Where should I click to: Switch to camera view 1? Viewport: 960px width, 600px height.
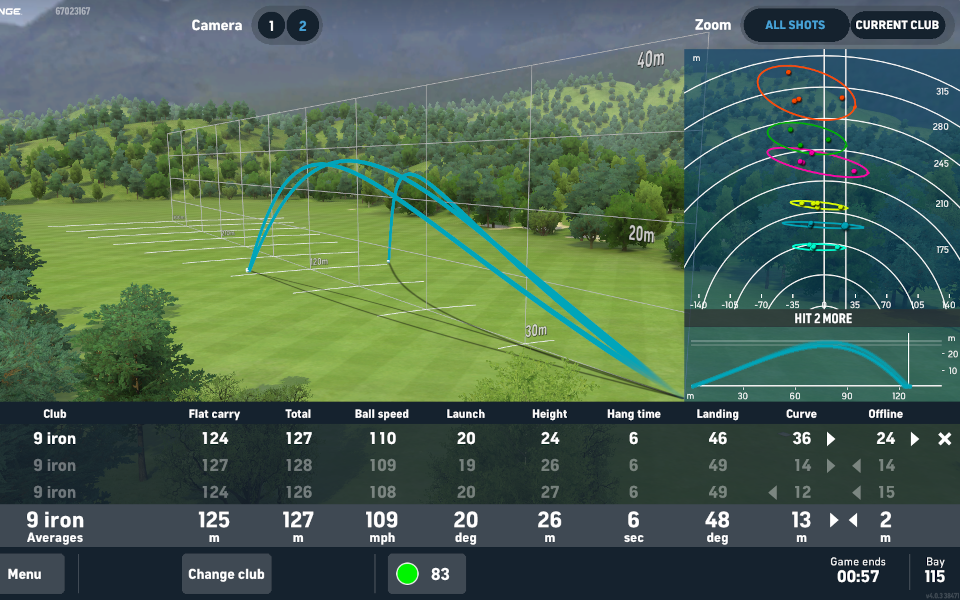click(x=271, y=26)
